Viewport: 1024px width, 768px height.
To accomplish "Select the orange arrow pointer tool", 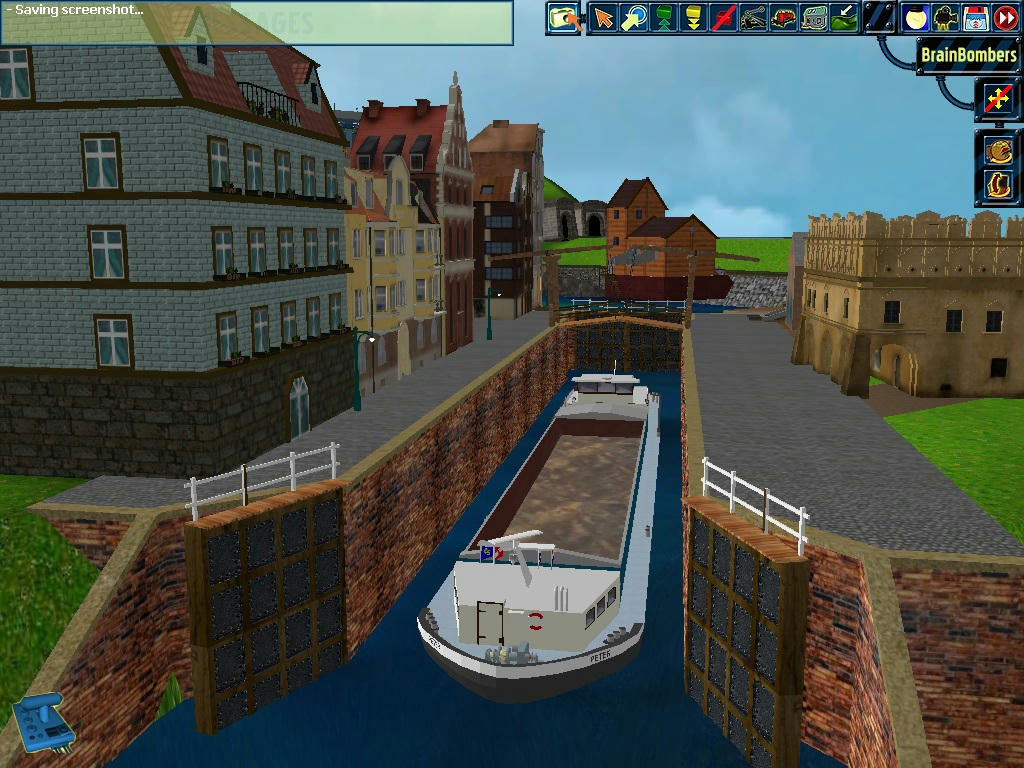I will (603, 18).
